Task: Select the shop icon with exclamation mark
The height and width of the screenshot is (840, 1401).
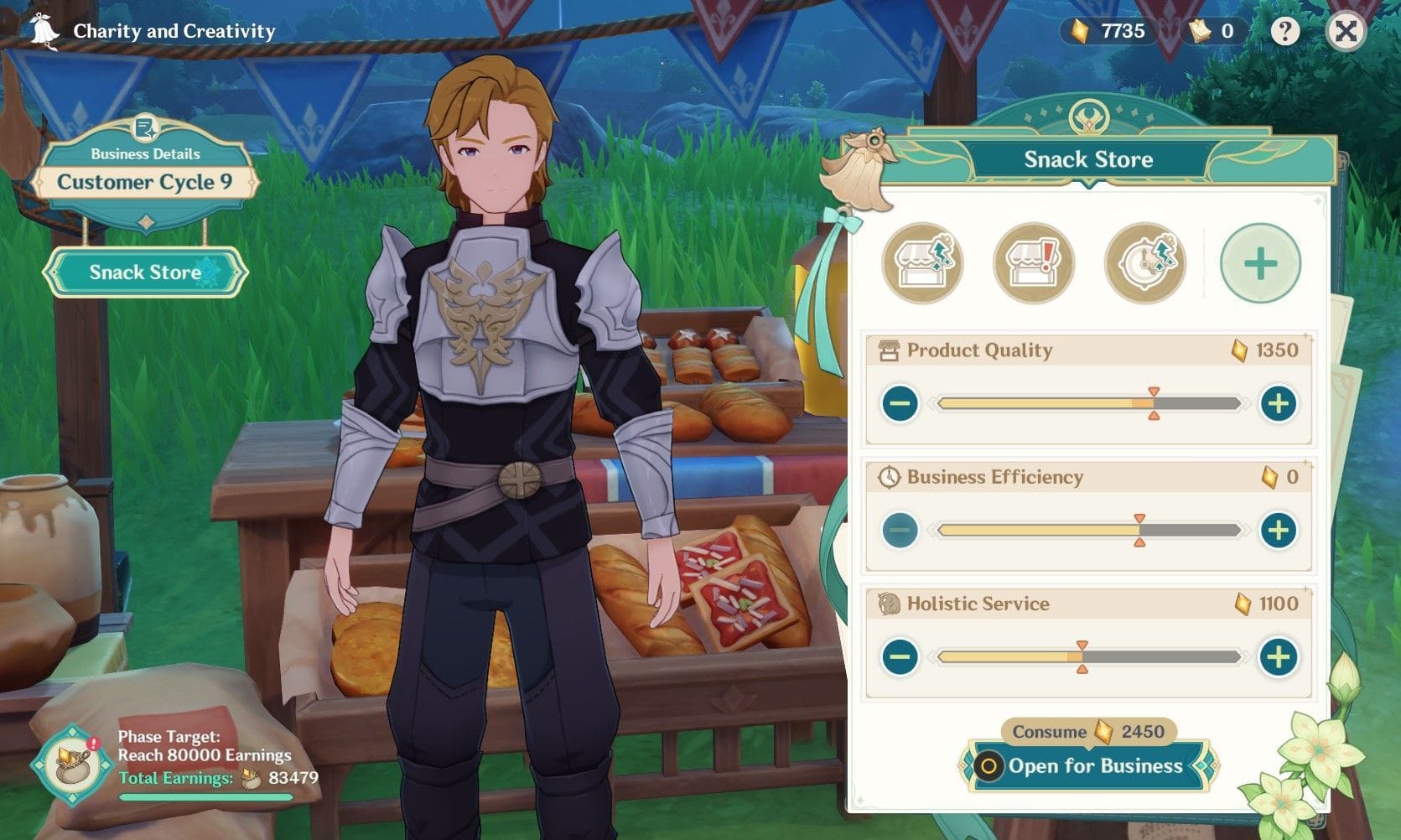Action: [x=1033, y=263]
